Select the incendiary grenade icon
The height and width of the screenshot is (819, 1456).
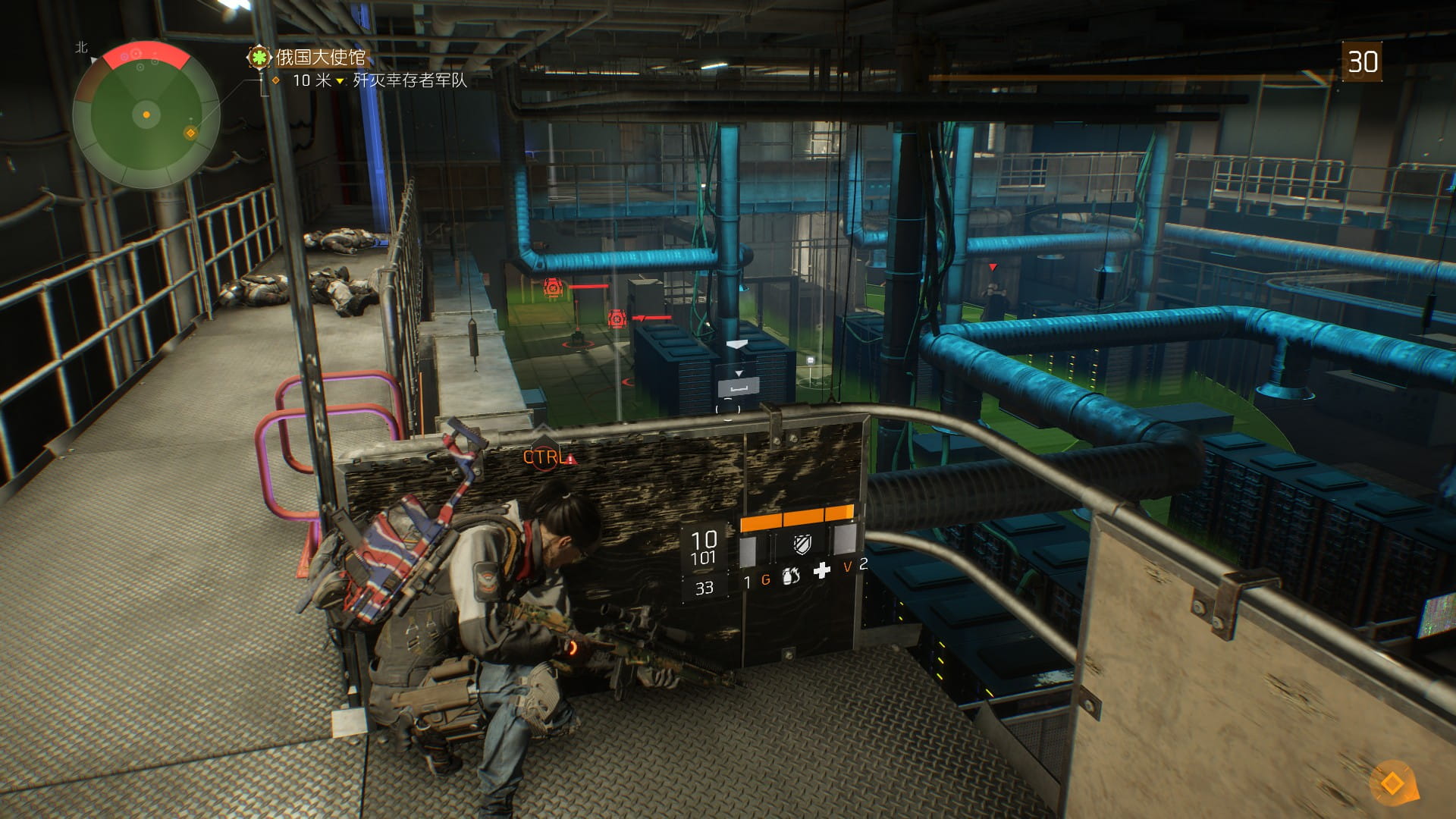tap(791, 576)
